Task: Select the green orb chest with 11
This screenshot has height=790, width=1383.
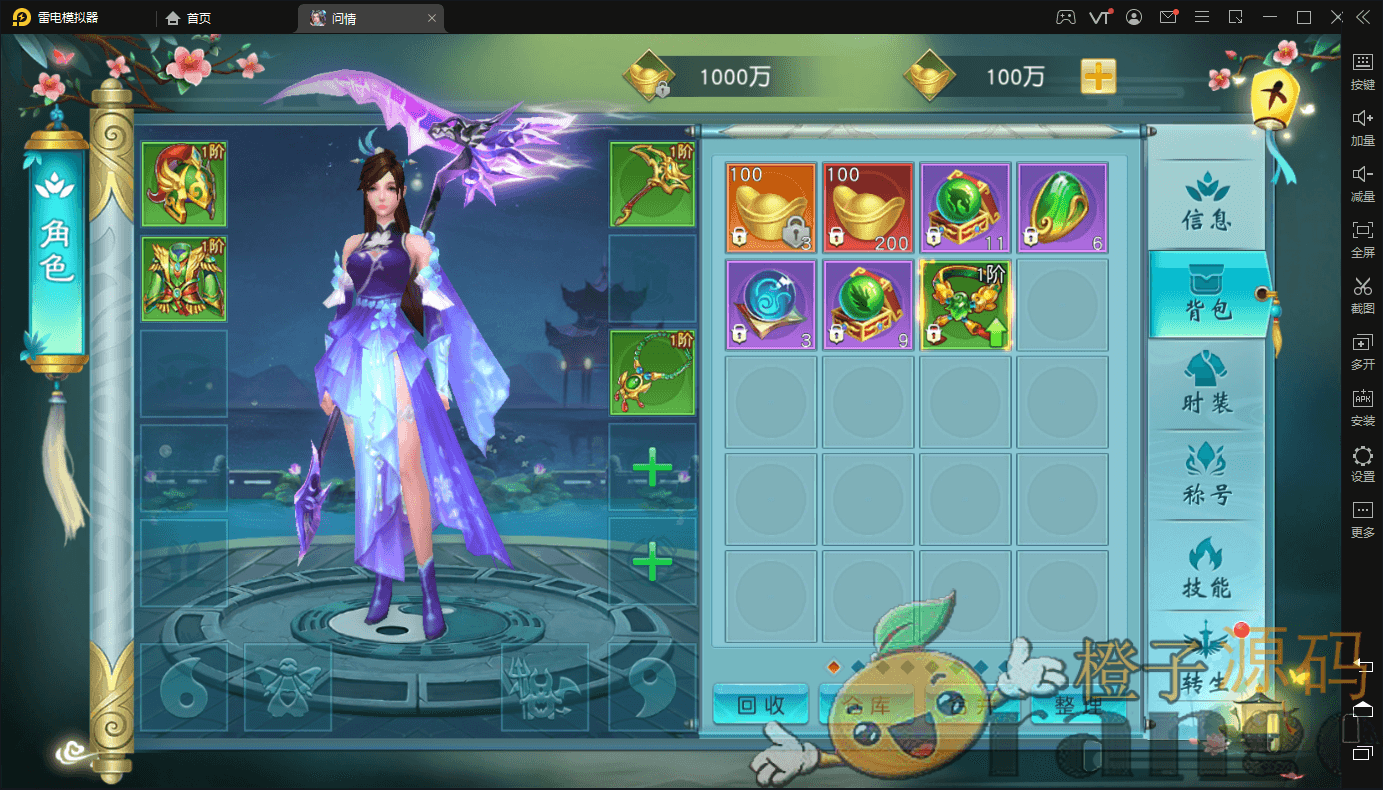Action: click(965, 208)
